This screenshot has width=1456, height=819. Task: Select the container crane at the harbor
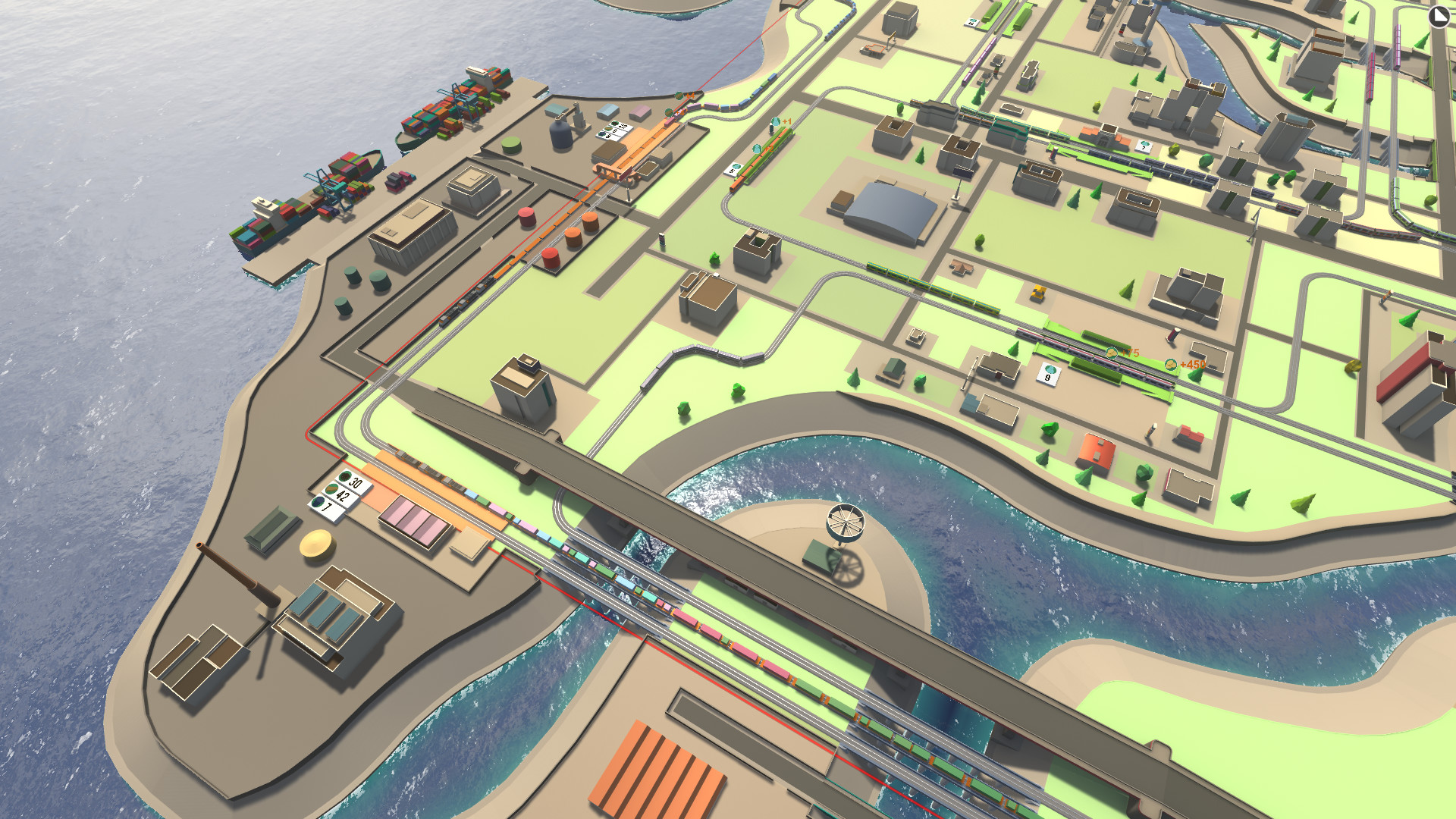pyautogui.click(x=330, y=186)
